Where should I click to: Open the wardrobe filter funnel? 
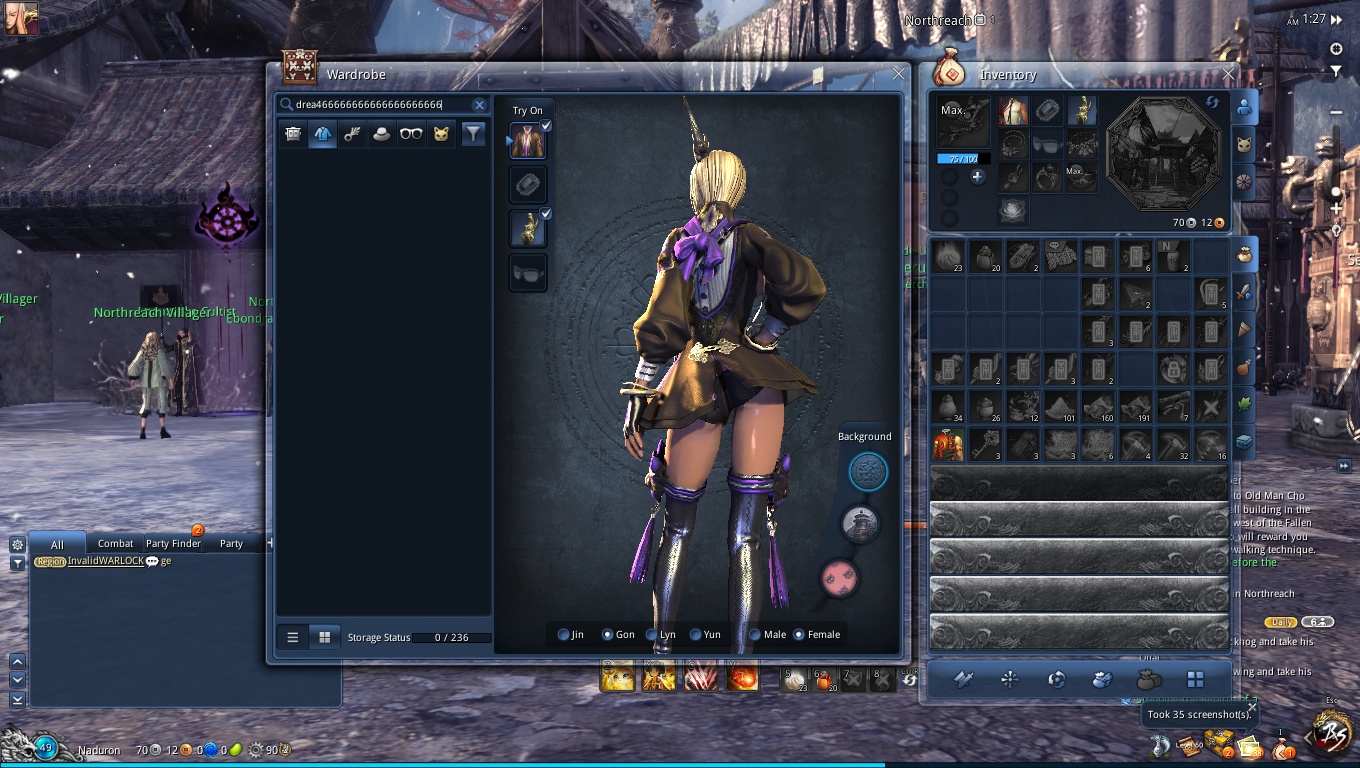point(474,134)
